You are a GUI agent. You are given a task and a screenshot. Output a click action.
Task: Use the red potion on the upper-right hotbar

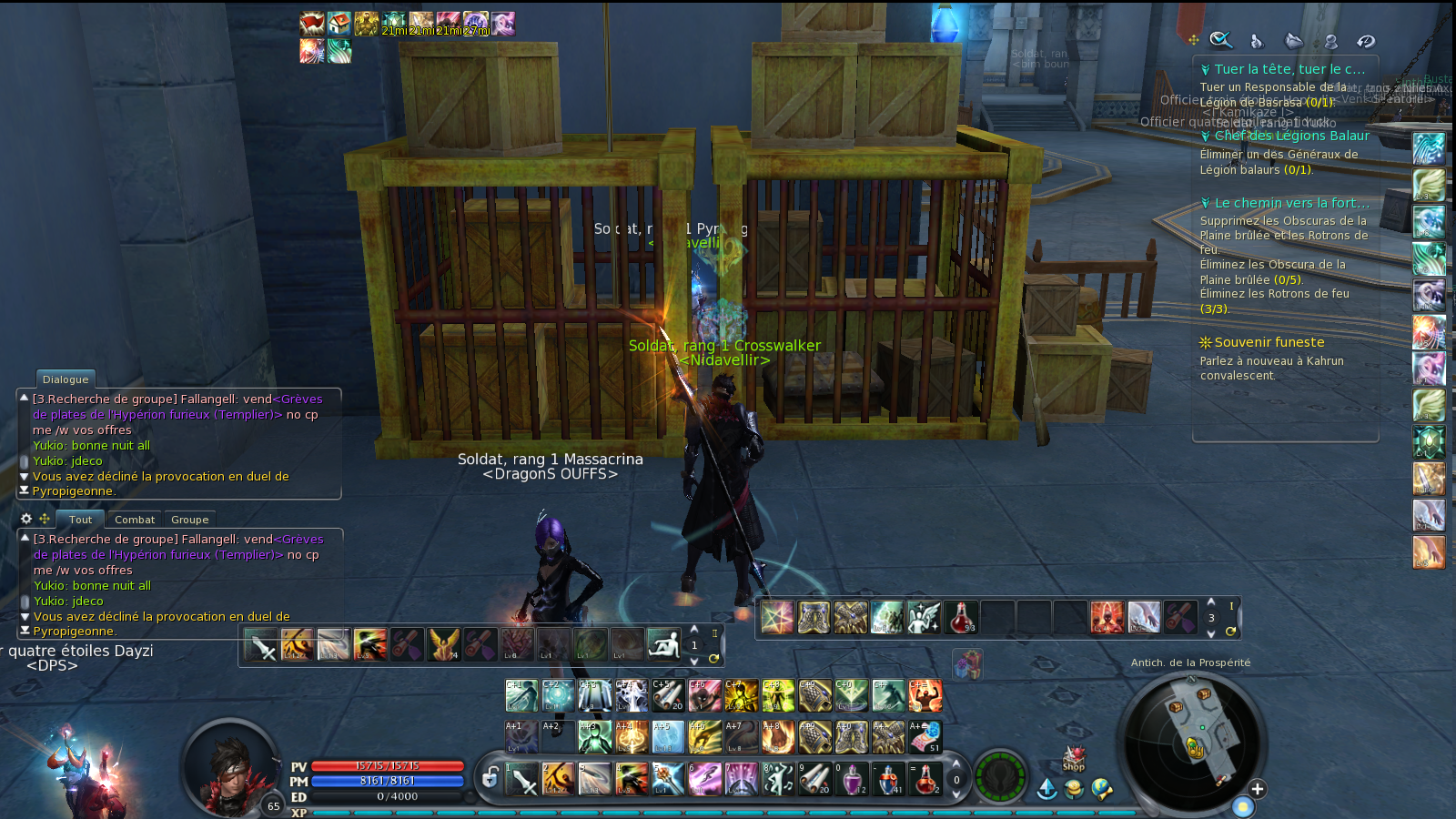(x=961, y=617)
